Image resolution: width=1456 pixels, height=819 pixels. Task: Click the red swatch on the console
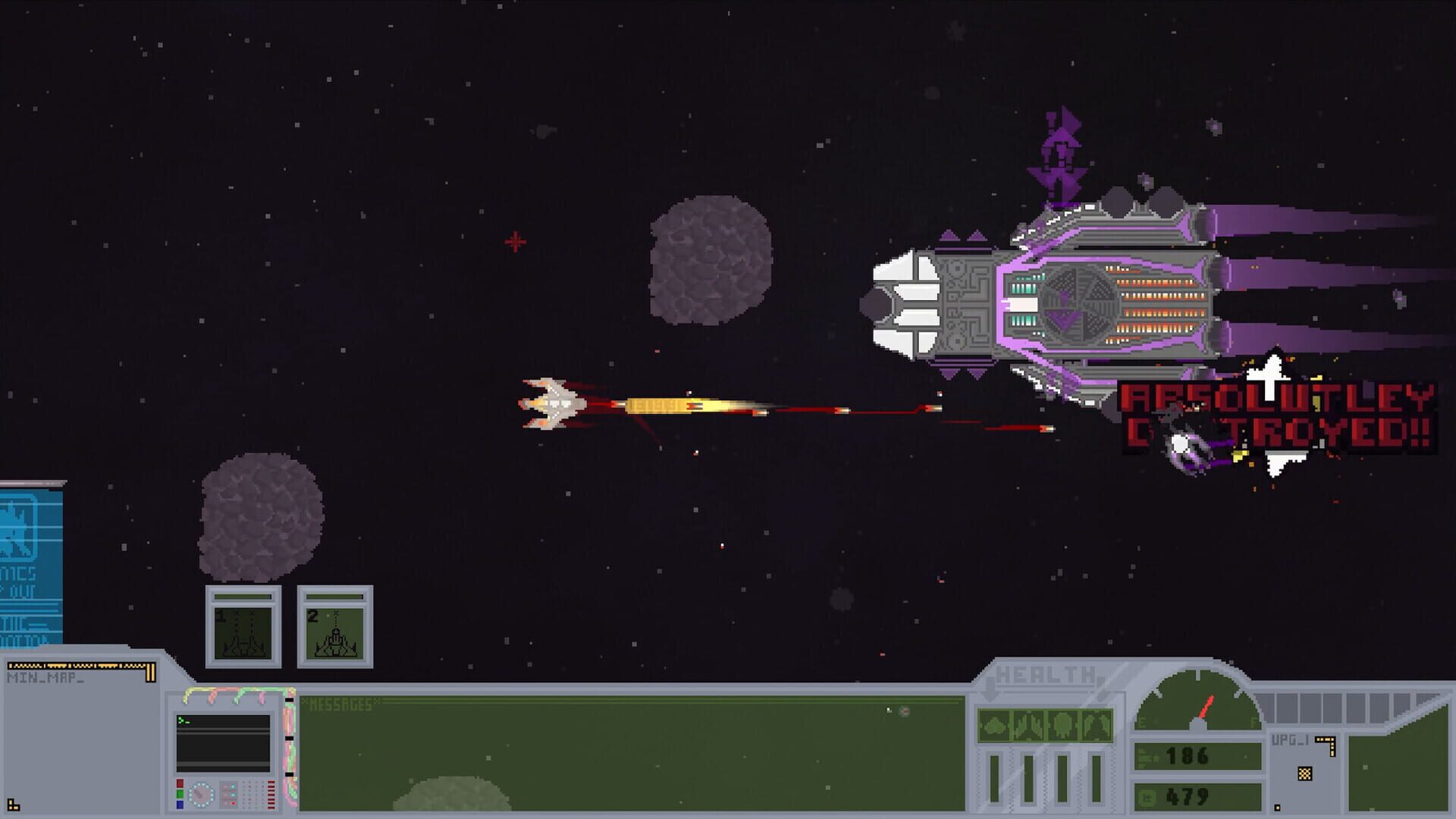click(x=180, y=783)
